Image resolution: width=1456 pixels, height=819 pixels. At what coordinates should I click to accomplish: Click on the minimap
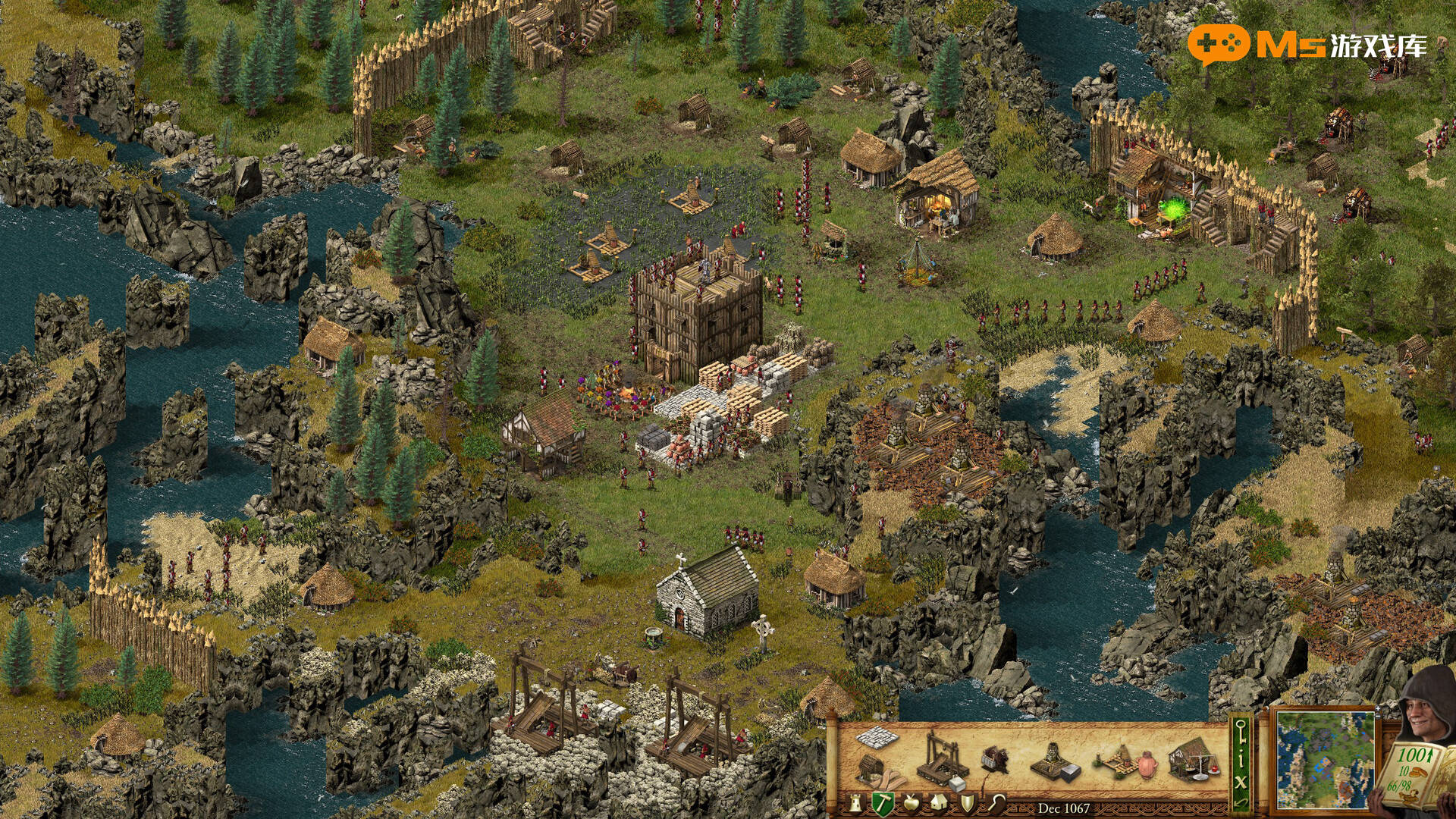1324,760
